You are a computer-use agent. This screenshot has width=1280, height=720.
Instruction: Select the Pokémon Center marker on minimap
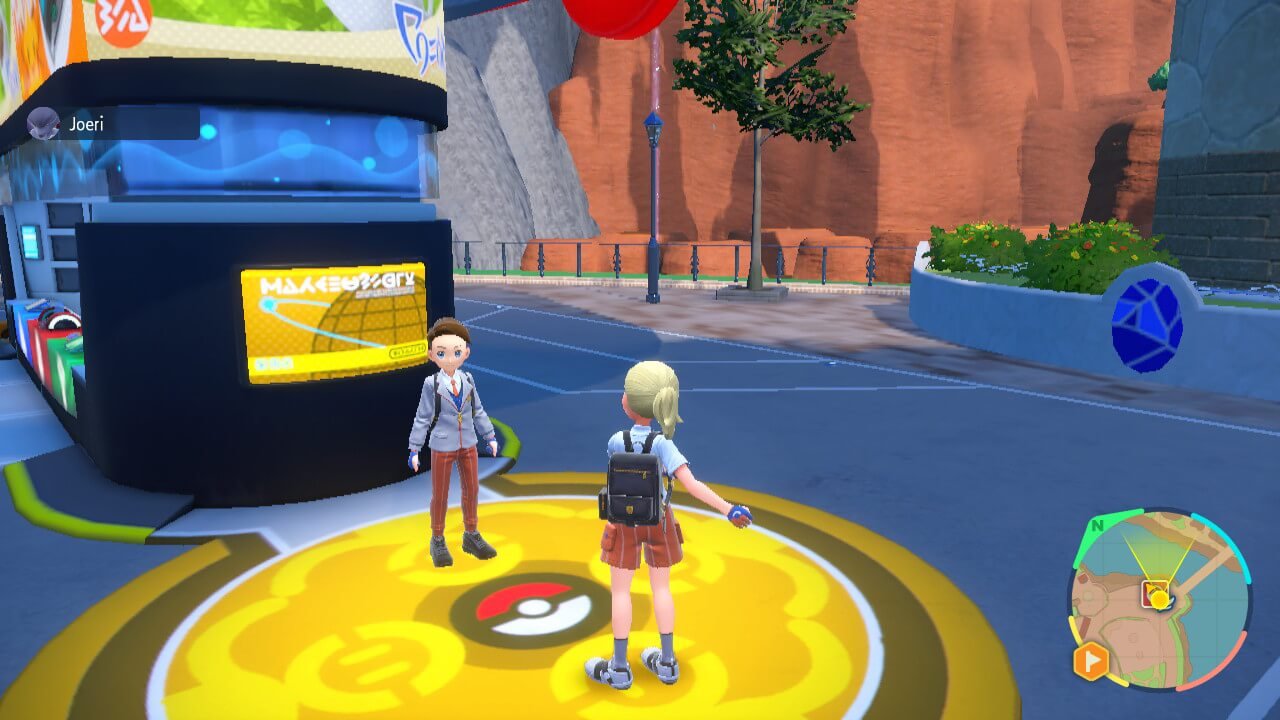point(1155,593)
